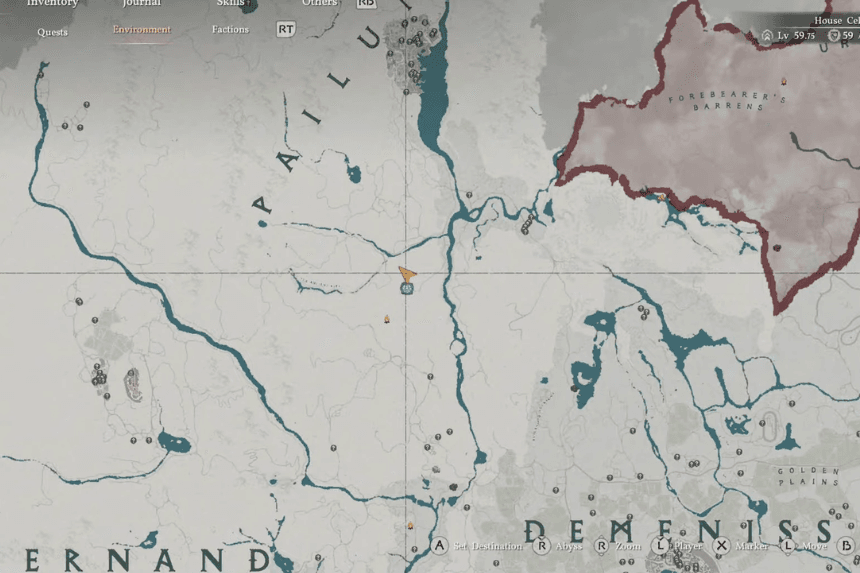The image size is (860, 573).
Task: Switch to the Journal tab
Action: tap(142, 4)
